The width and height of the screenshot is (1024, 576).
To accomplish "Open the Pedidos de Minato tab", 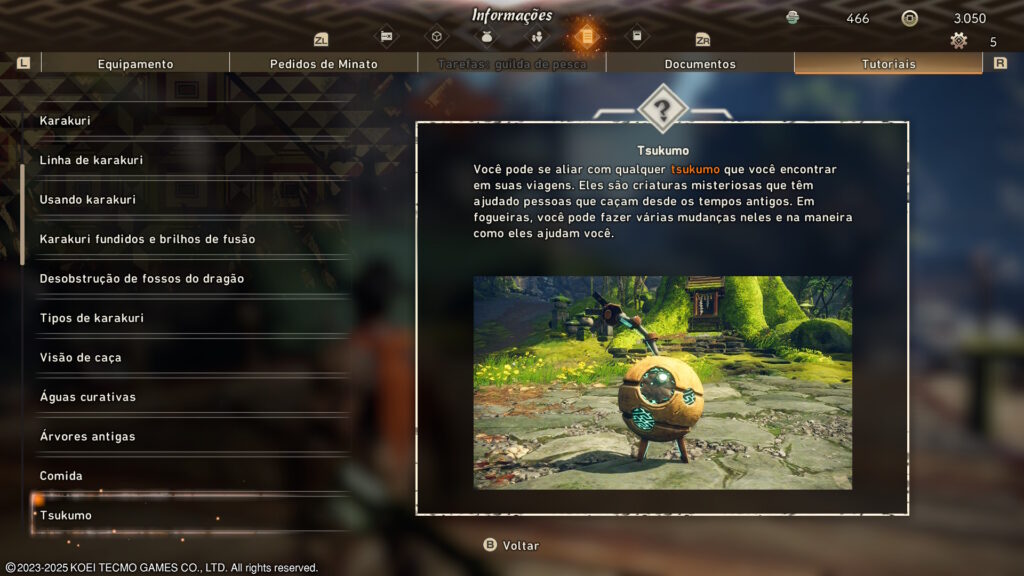I will pos(323,64).
